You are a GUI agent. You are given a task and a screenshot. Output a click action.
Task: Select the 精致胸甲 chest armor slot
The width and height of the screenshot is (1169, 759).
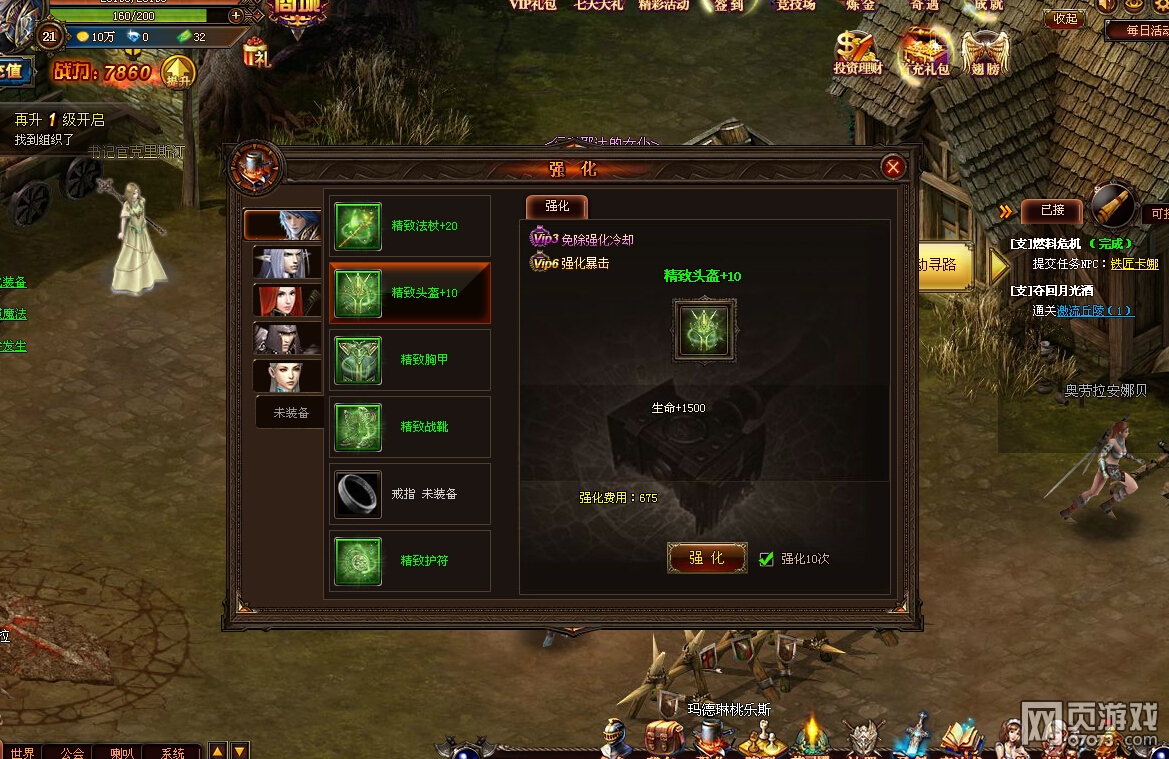pos(410,360)
